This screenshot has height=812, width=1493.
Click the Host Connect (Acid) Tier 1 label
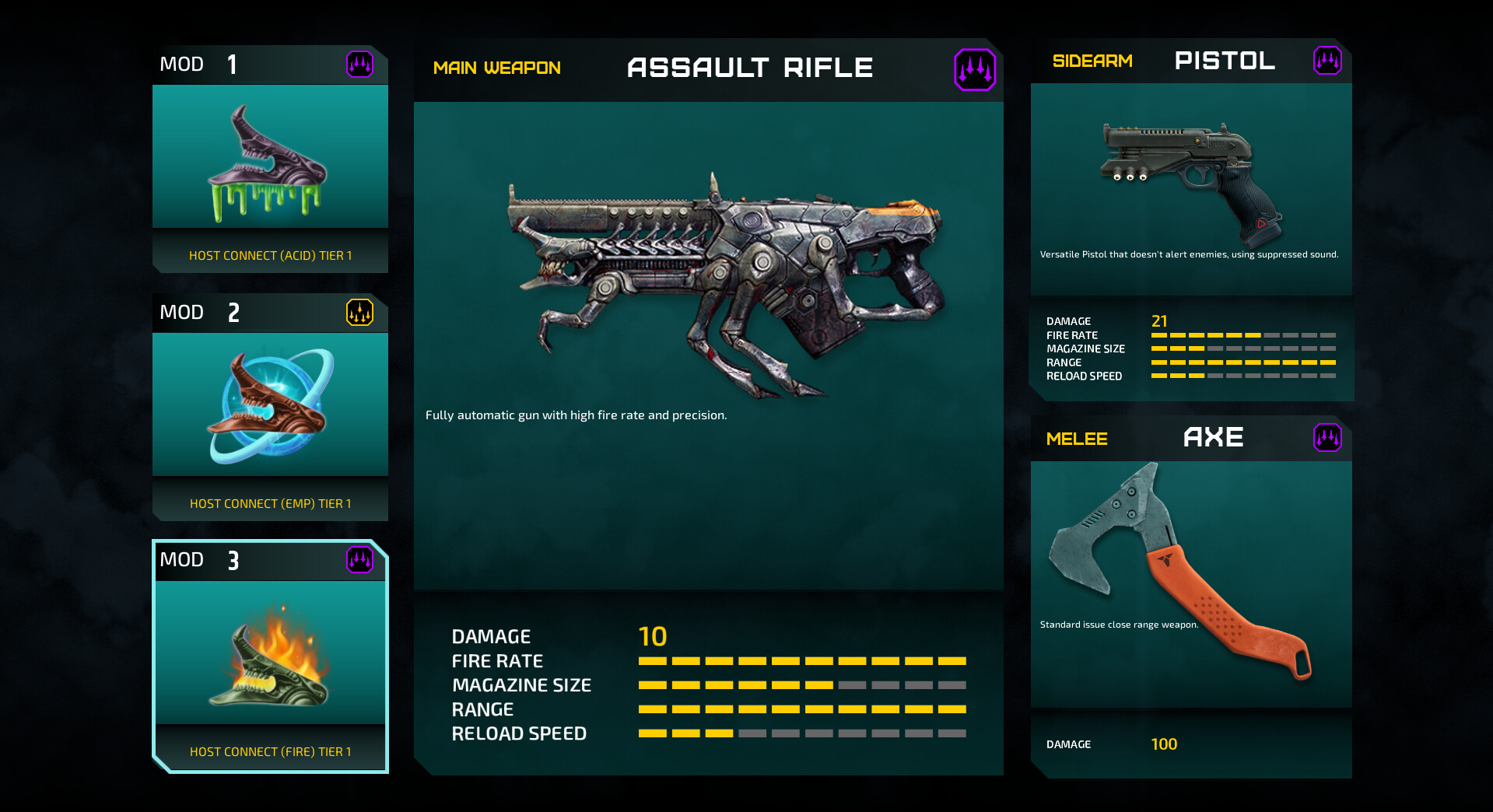(x=270, y=254)
